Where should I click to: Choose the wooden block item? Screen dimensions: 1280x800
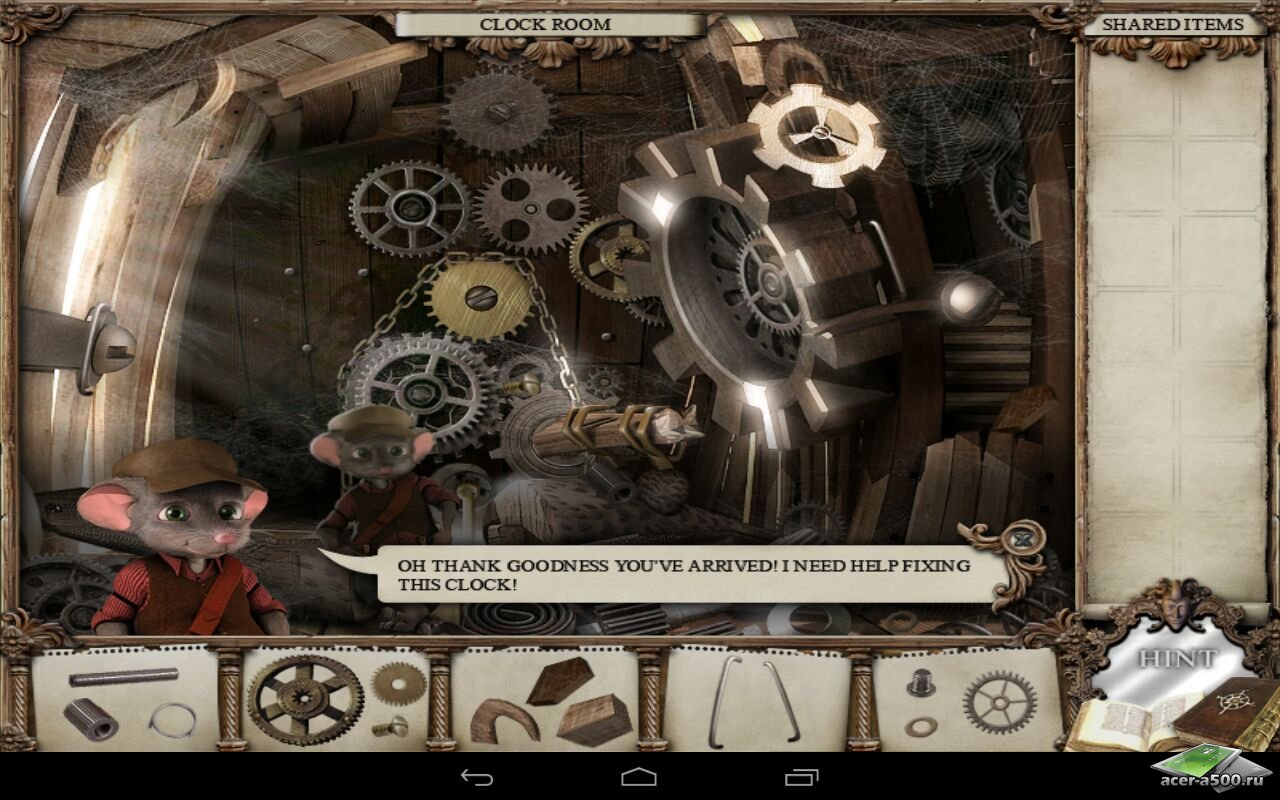coord(594,719)
